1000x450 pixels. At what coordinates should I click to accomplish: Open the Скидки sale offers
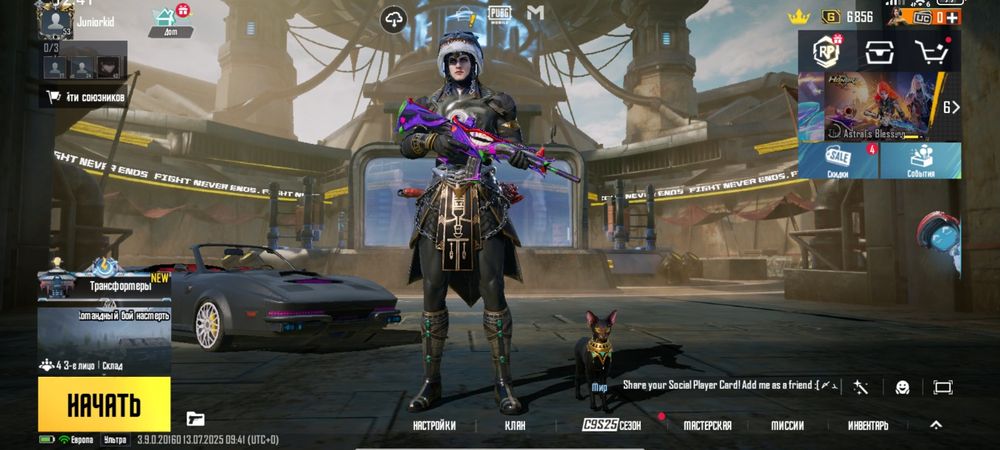click(838, 161)
